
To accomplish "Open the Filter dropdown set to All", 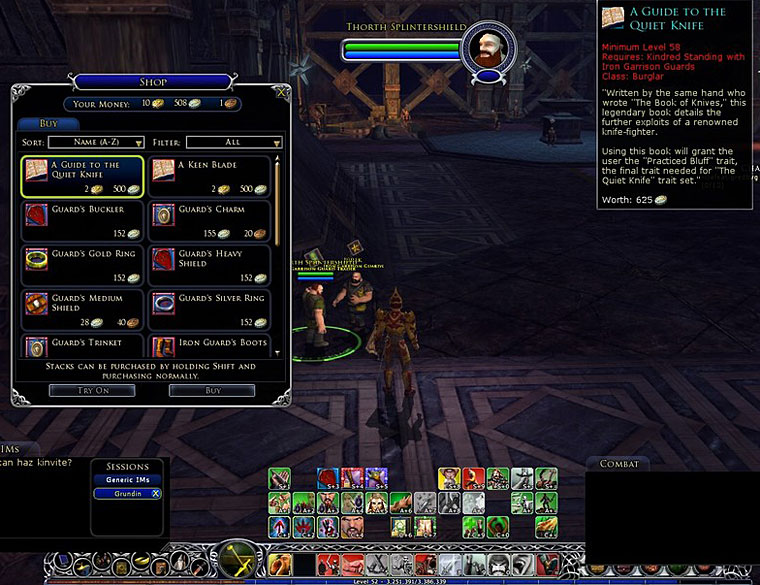I will point(233,143).
